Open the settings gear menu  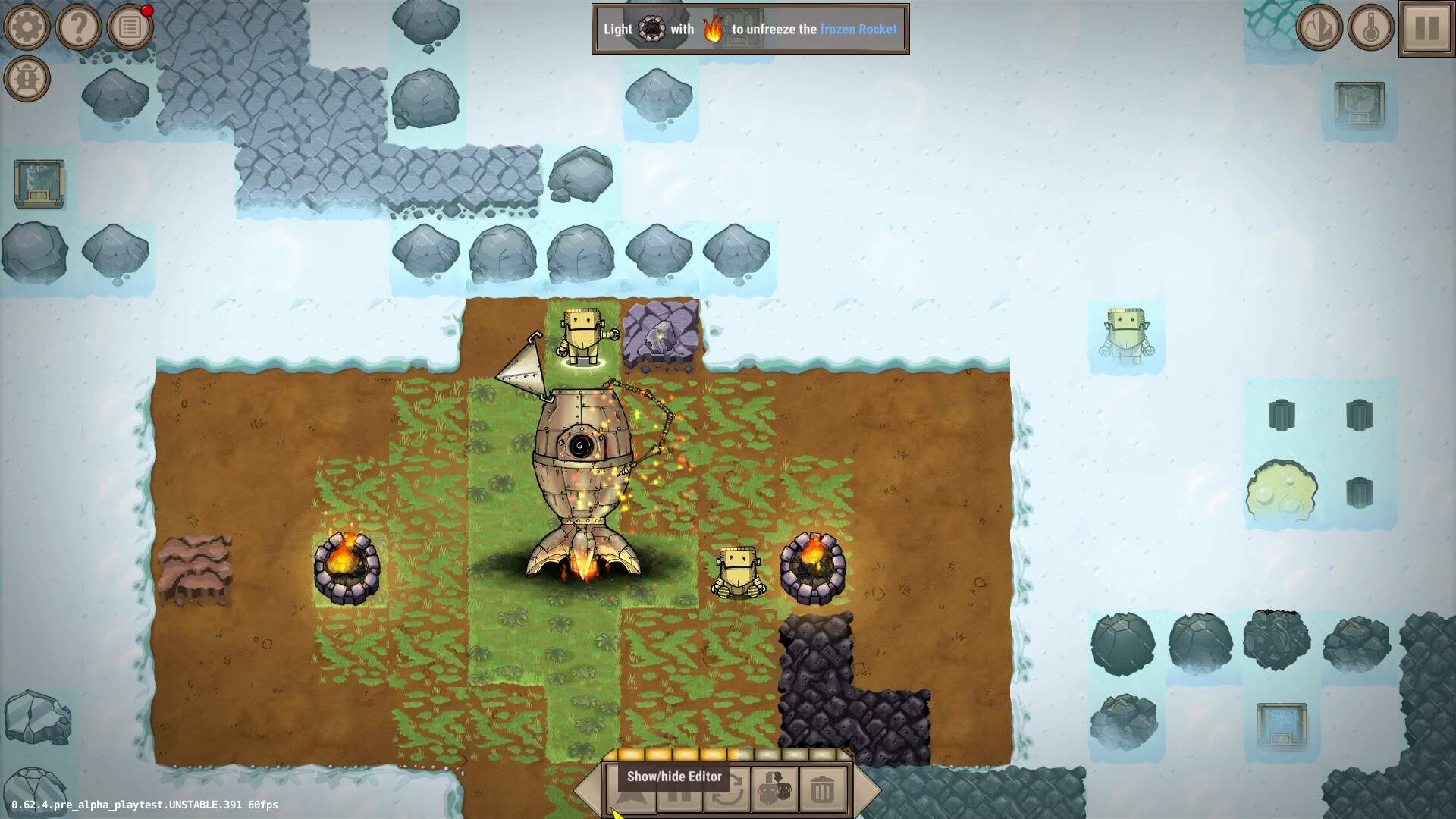click(27, 27)
